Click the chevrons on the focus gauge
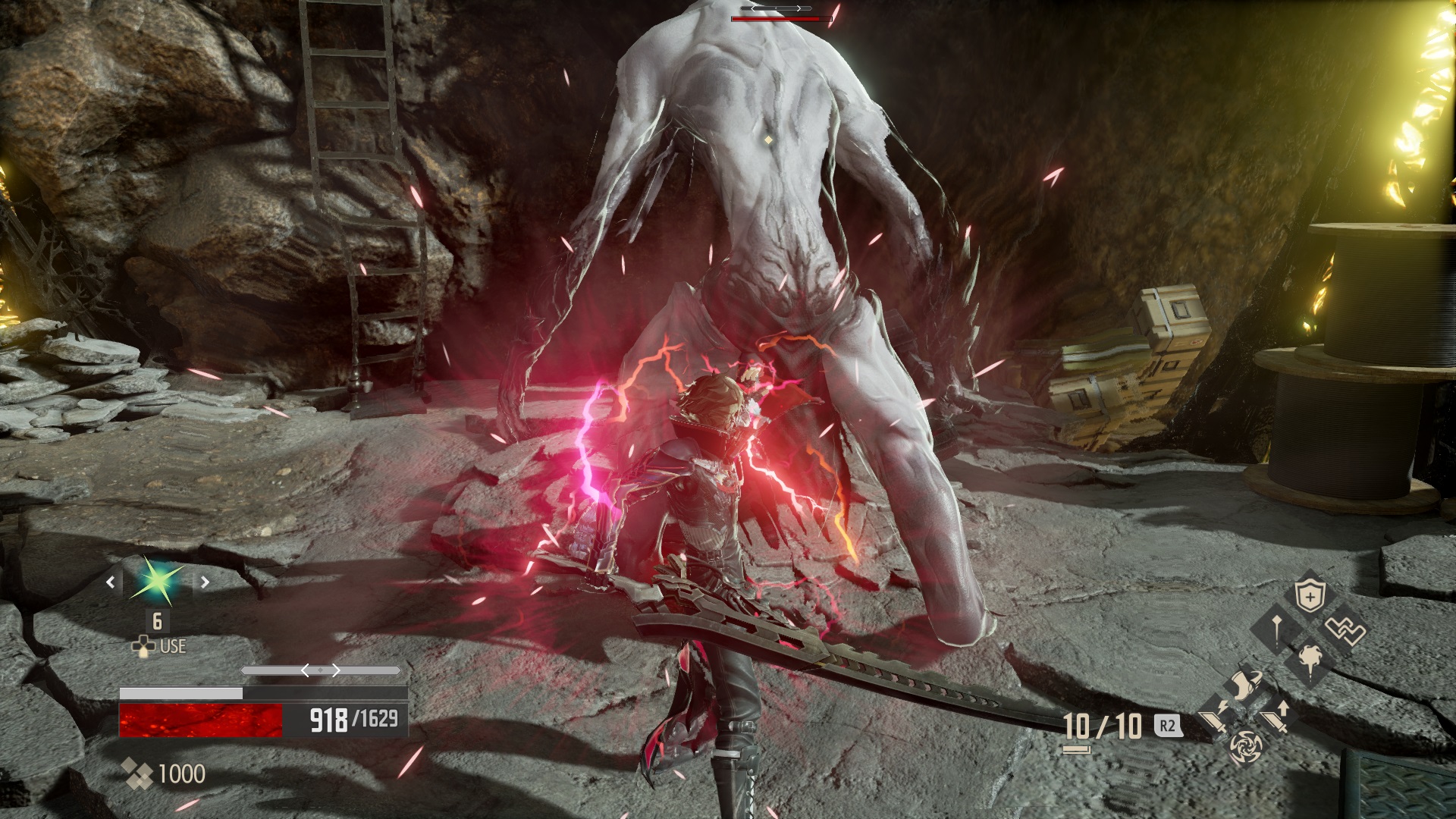The image size is (1456, 819). coord(319,670)
